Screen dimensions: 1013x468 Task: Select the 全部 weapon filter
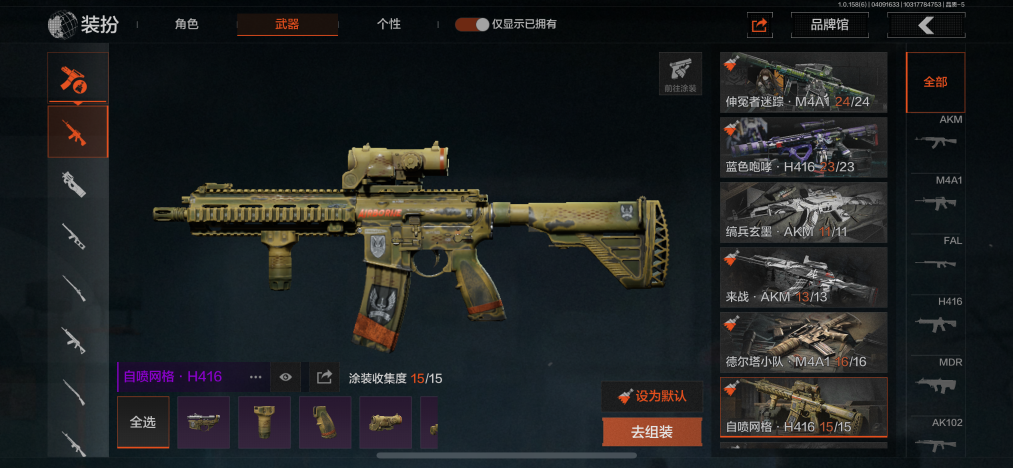click(x=935, y=82)
